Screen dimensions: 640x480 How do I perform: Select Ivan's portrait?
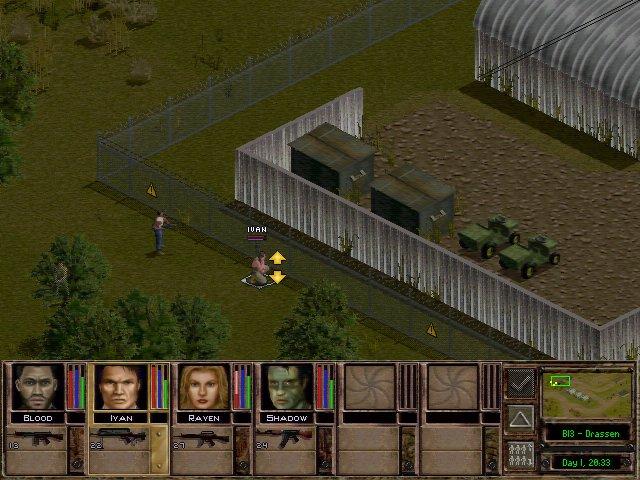click(x=121, y=387)
